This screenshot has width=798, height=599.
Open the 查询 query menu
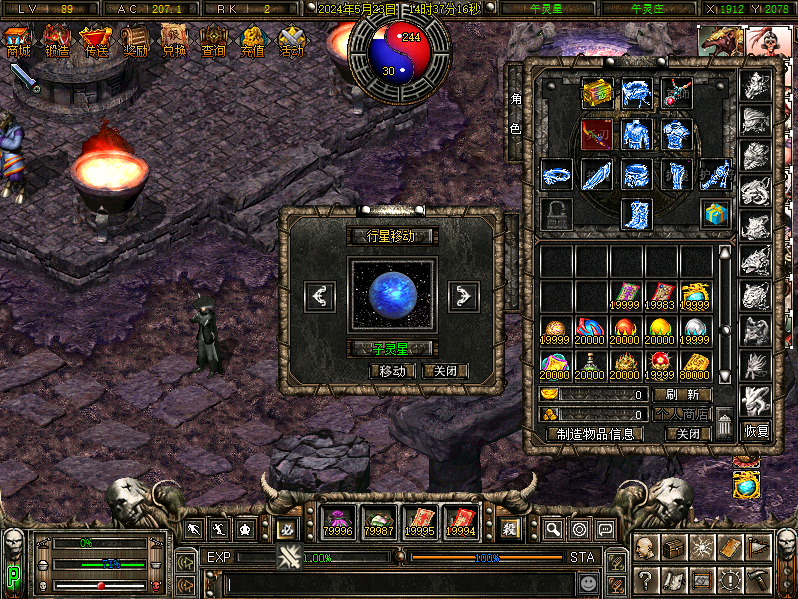[x=213, y=42]
